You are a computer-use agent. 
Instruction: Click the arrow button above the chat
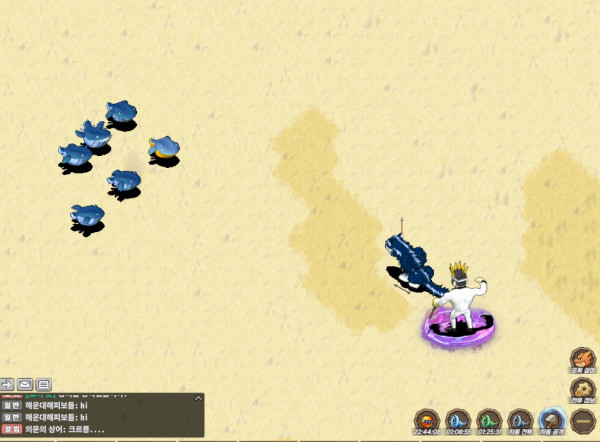[x=7, y=384]
